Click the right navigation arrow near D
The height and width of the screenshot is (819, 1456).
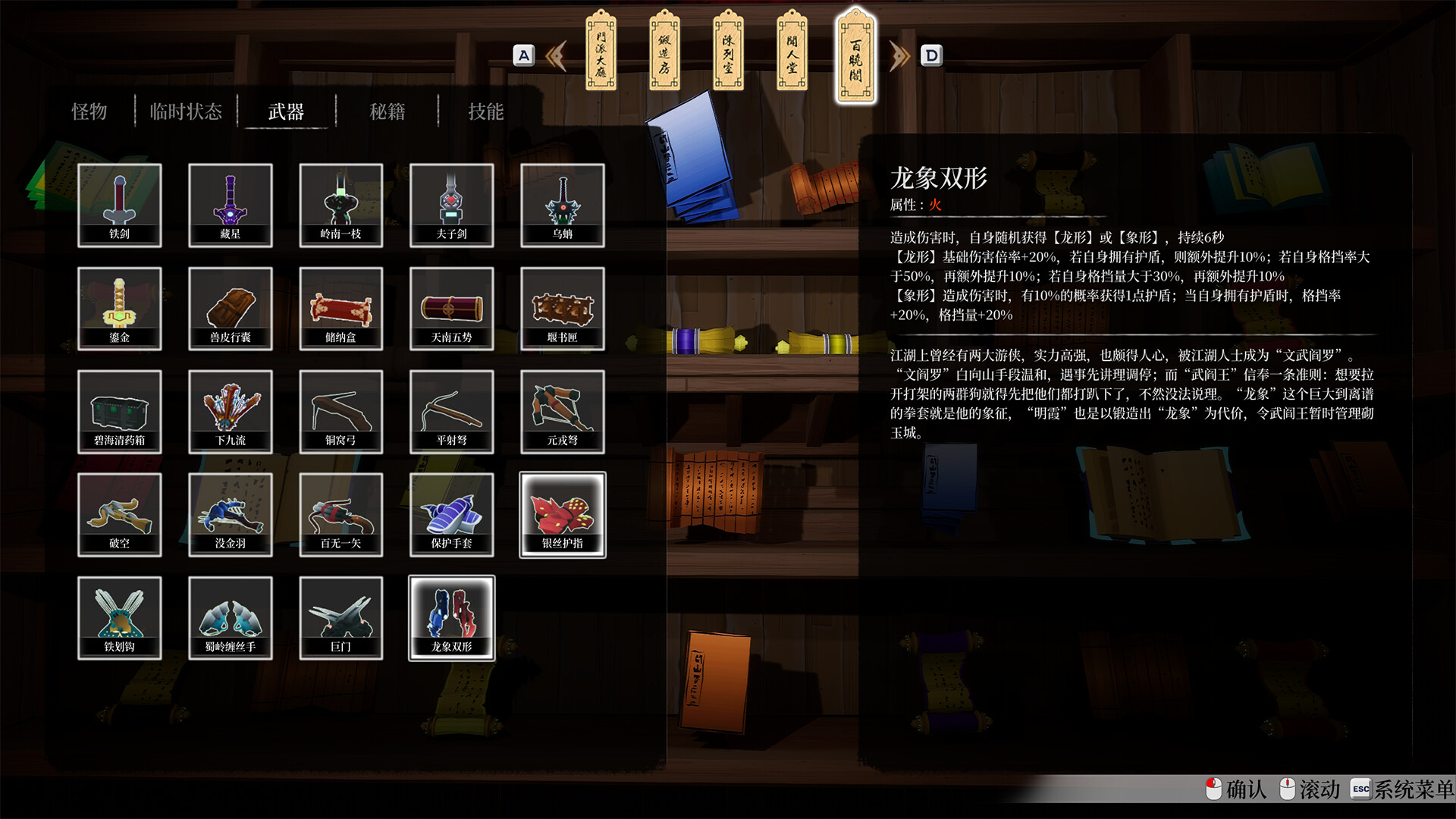tap(899, 55)
